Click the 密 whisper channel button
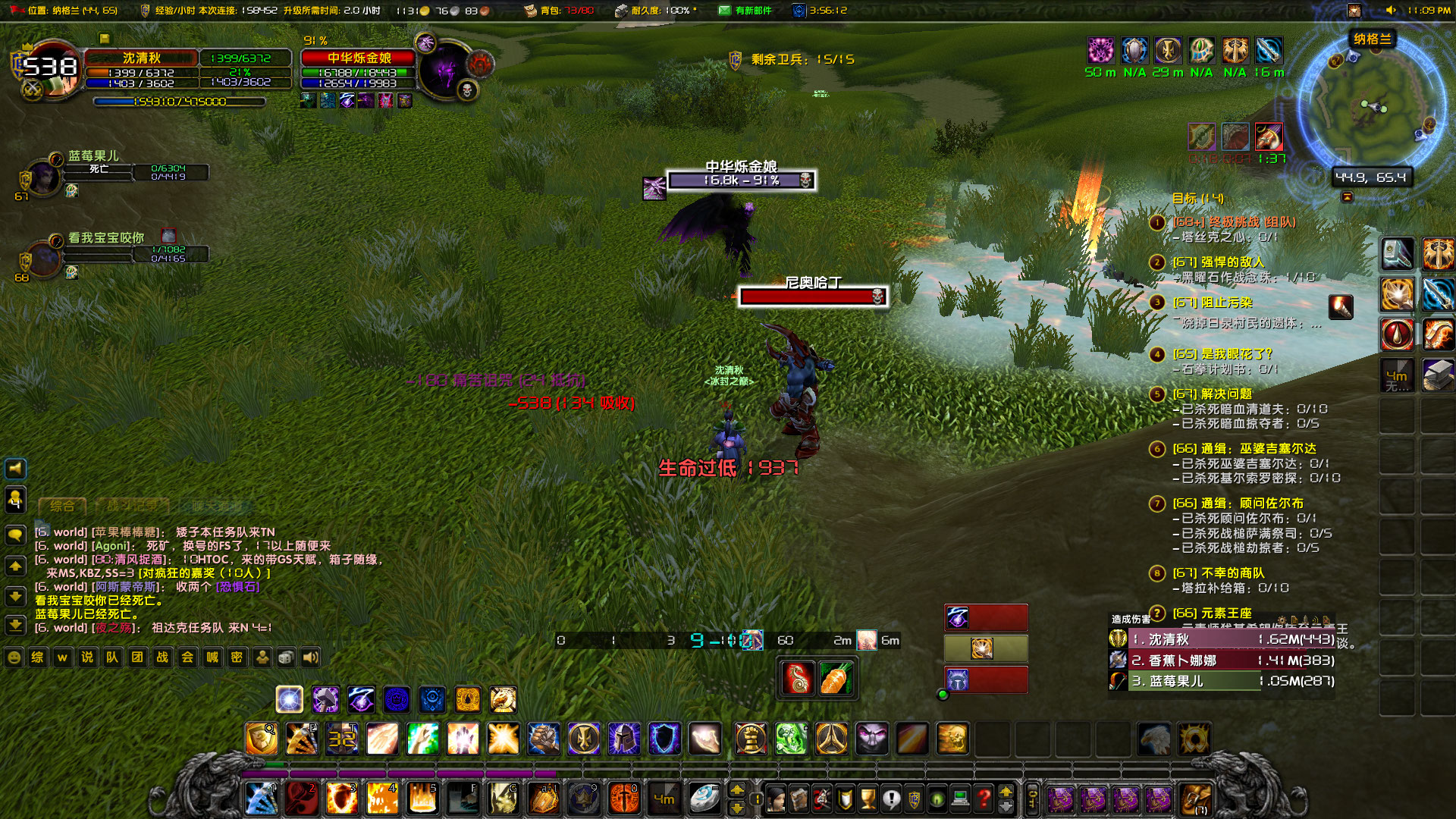 pyautogui.click(x=237, y=657)
